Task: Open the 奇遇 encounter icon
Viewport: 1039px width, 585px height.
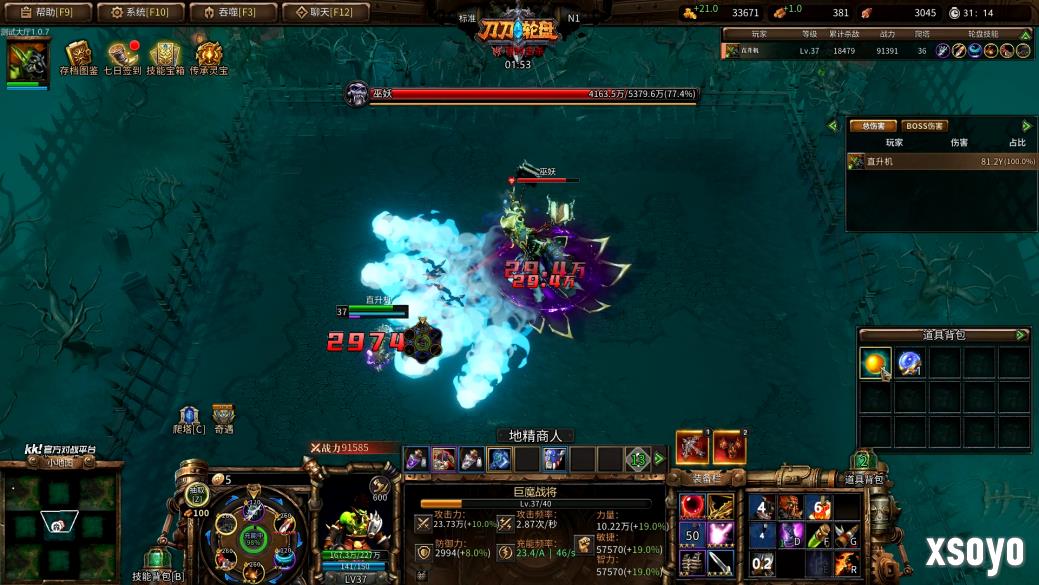Action: (224, 418)
